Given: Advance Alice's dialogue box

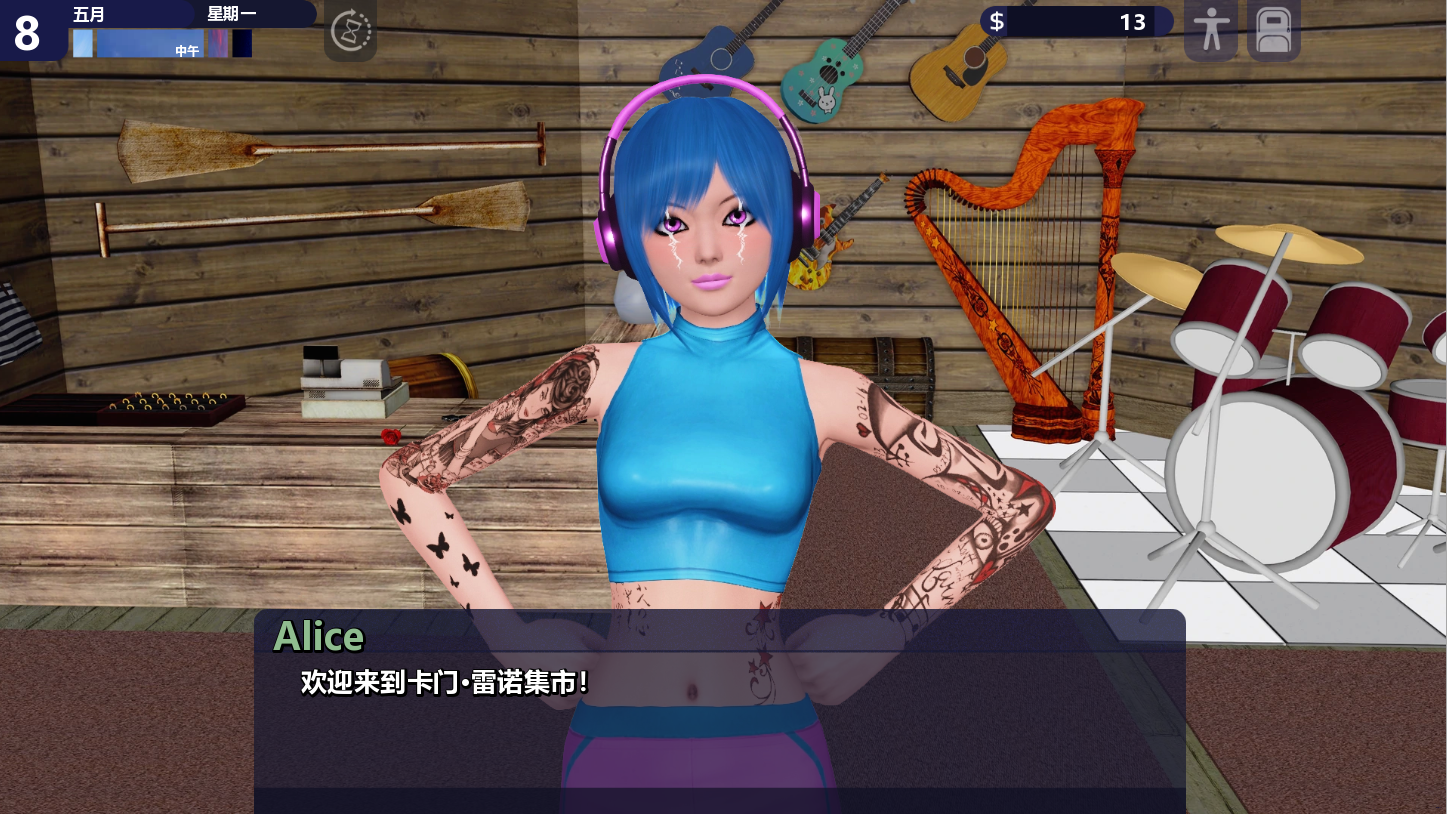Looking at the screenshot, I should (x=719, y=700).
